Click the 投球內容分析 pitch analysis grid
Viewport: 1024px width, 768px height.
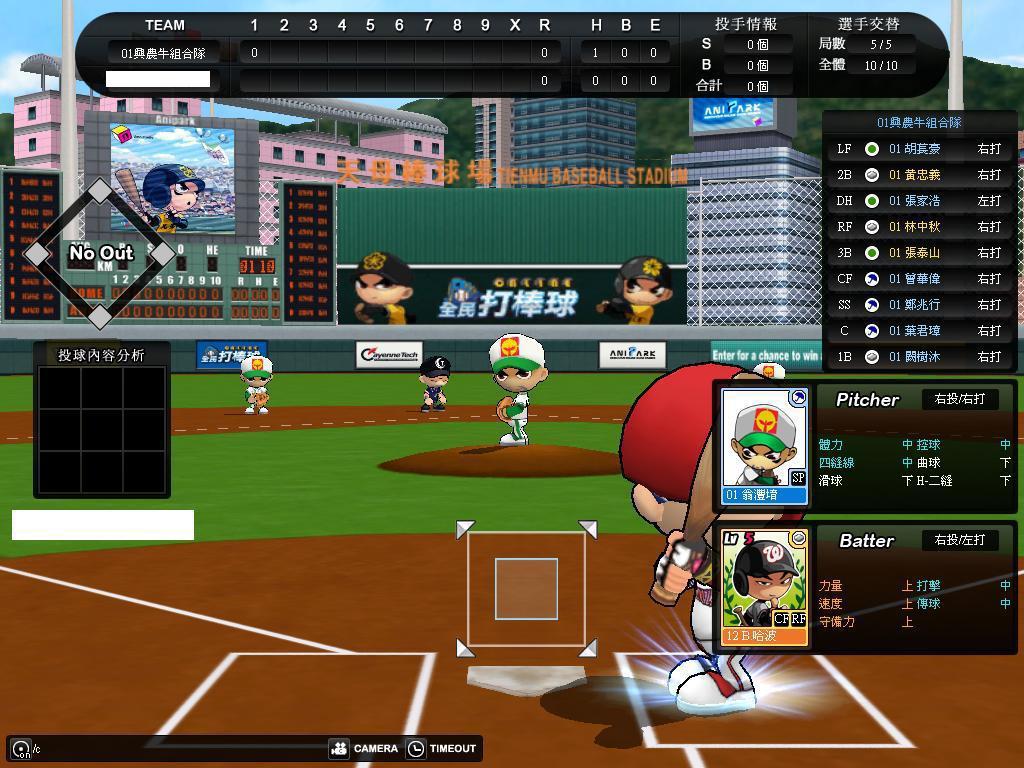102,428
